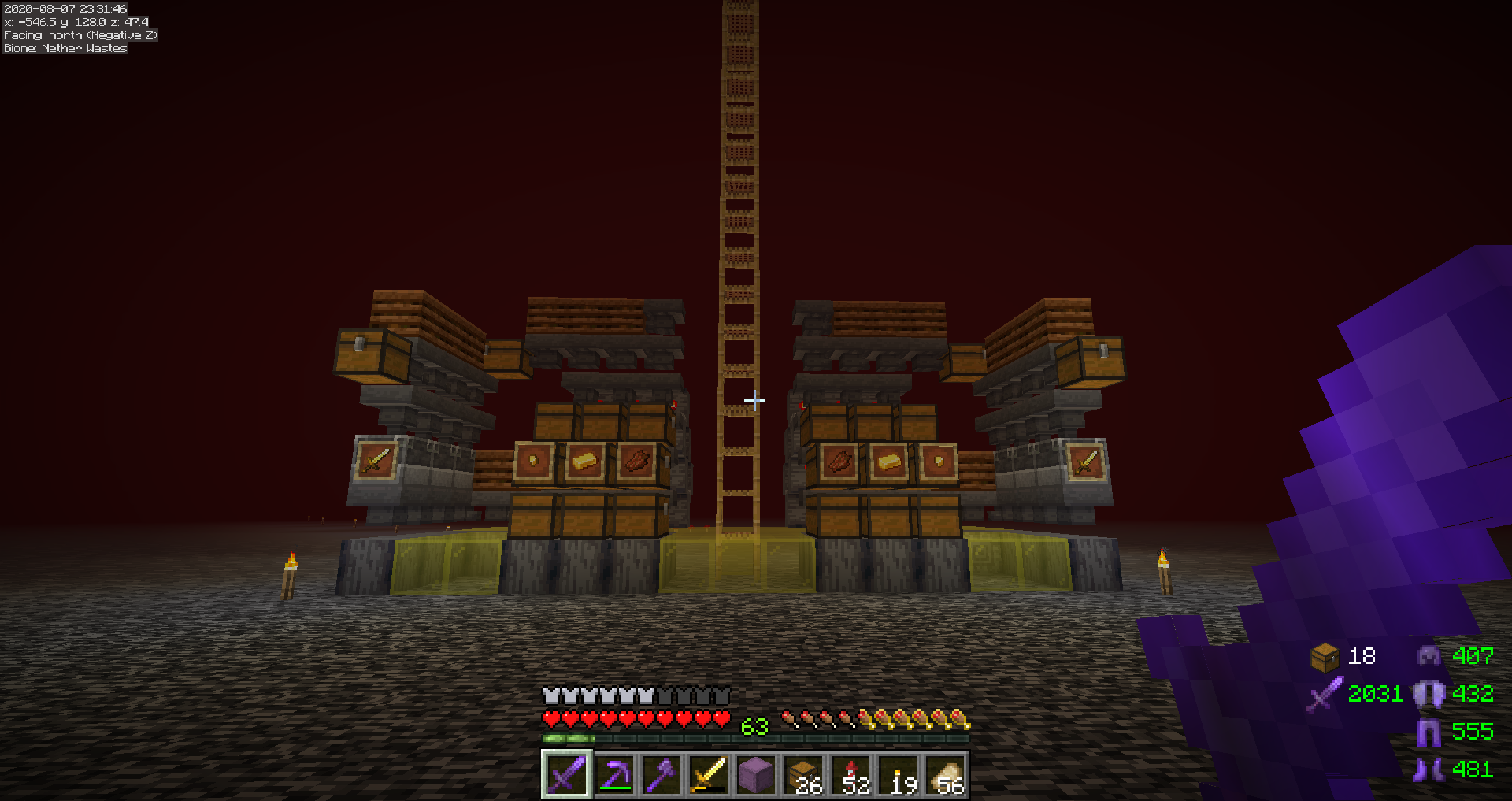The image size is (1512, 801).
Task: Choose the enchanted shovel in the hotbar
Action: tap(661, 775)
